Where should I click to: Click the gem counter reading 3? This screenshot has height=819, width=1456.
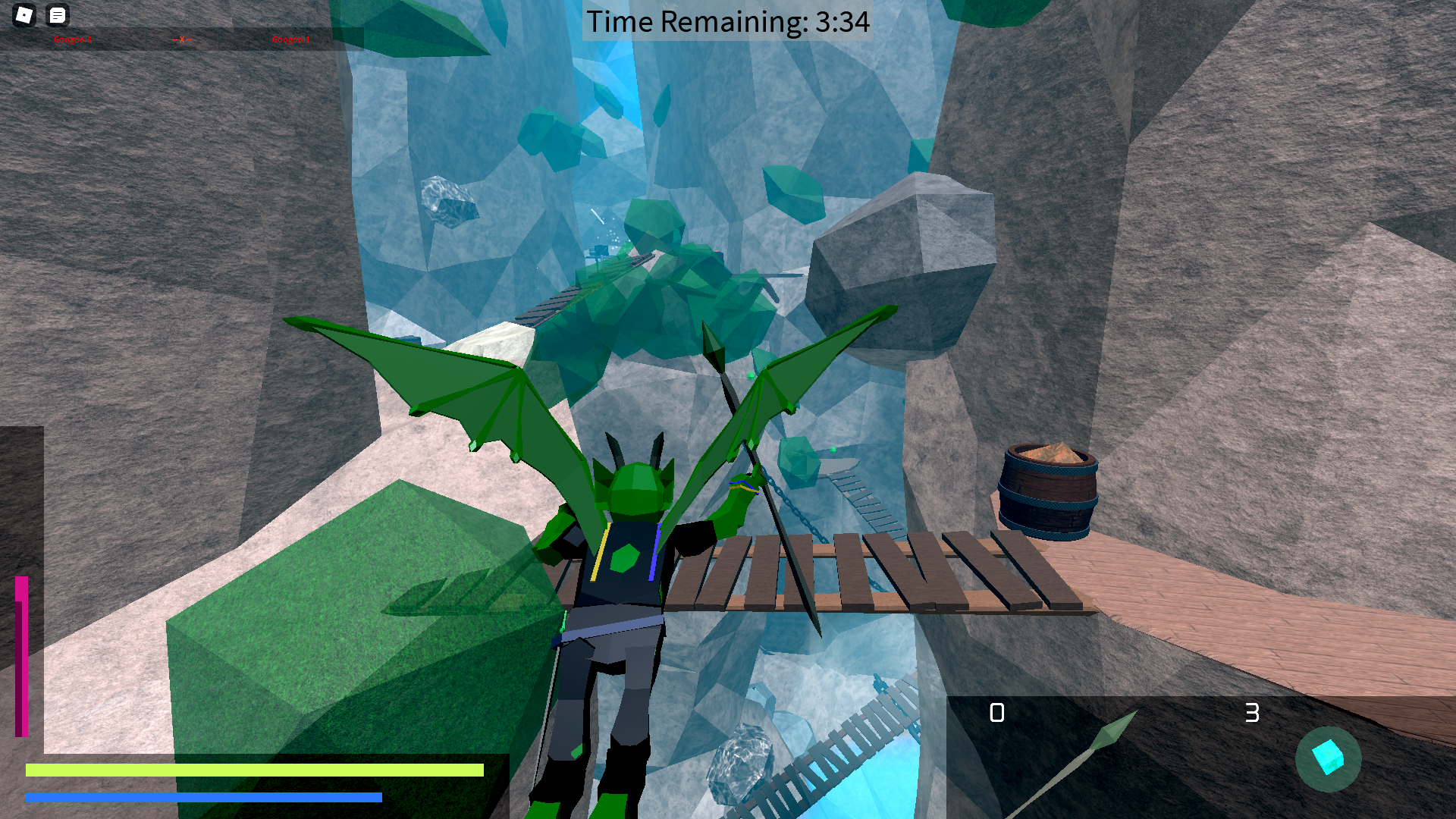point(1253,713)
